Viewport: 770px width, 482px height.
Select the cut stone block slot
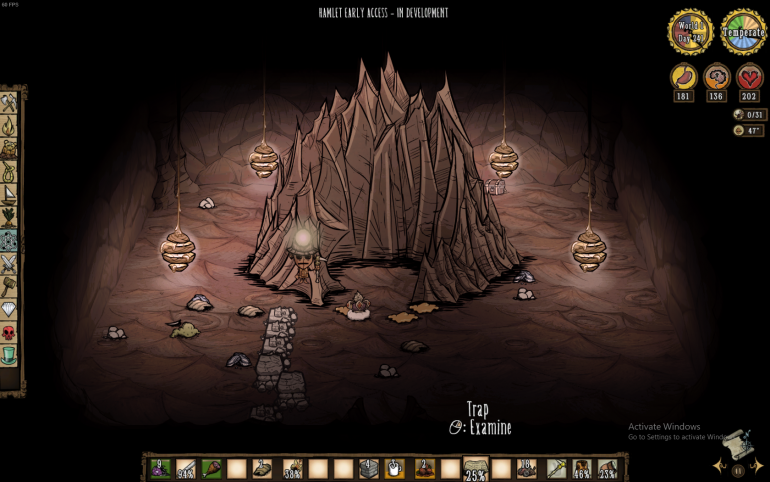[368, 468]
